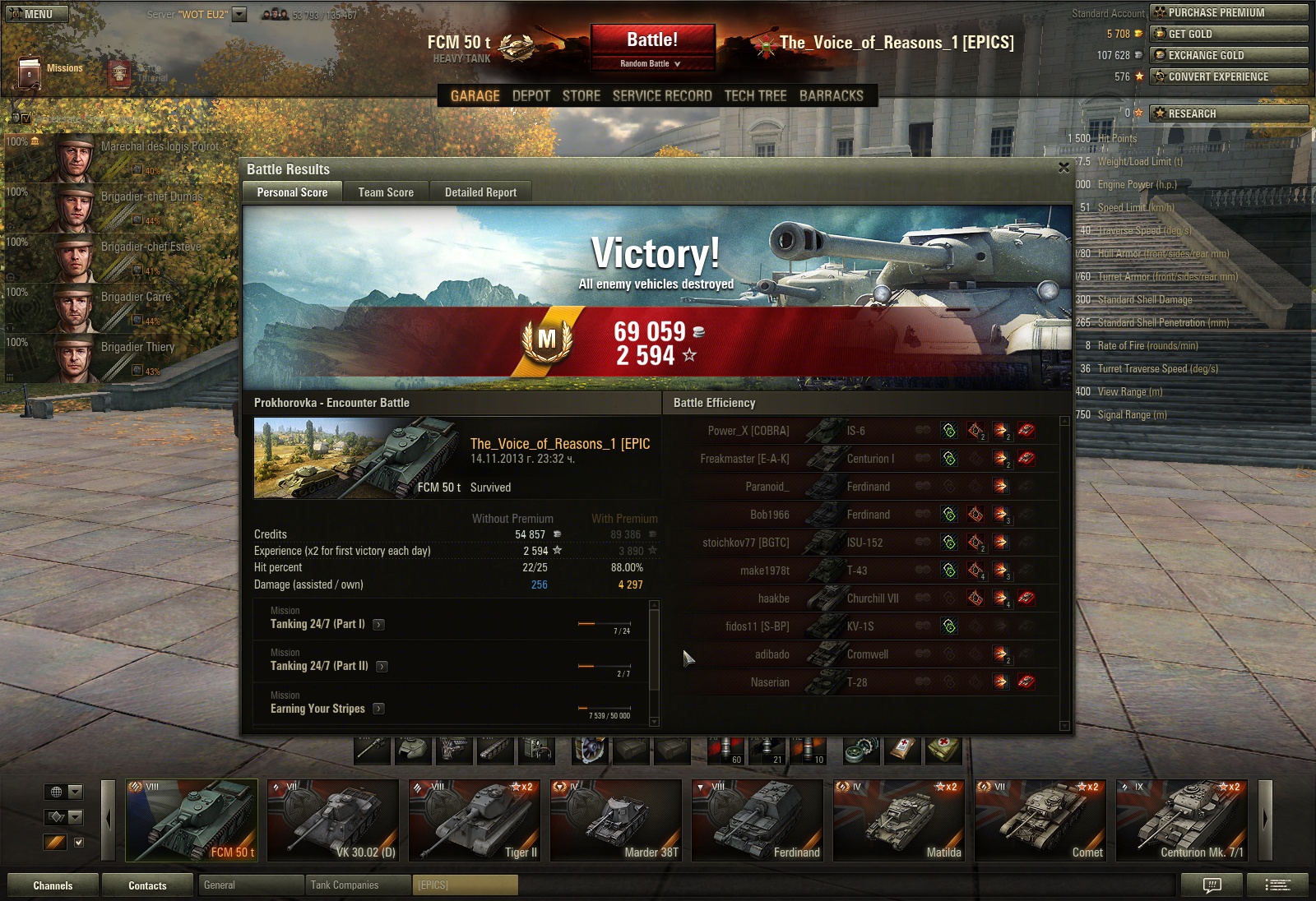View the Service Record
The width and height of the screenshot is (1316, 901).
coord(662,96)
